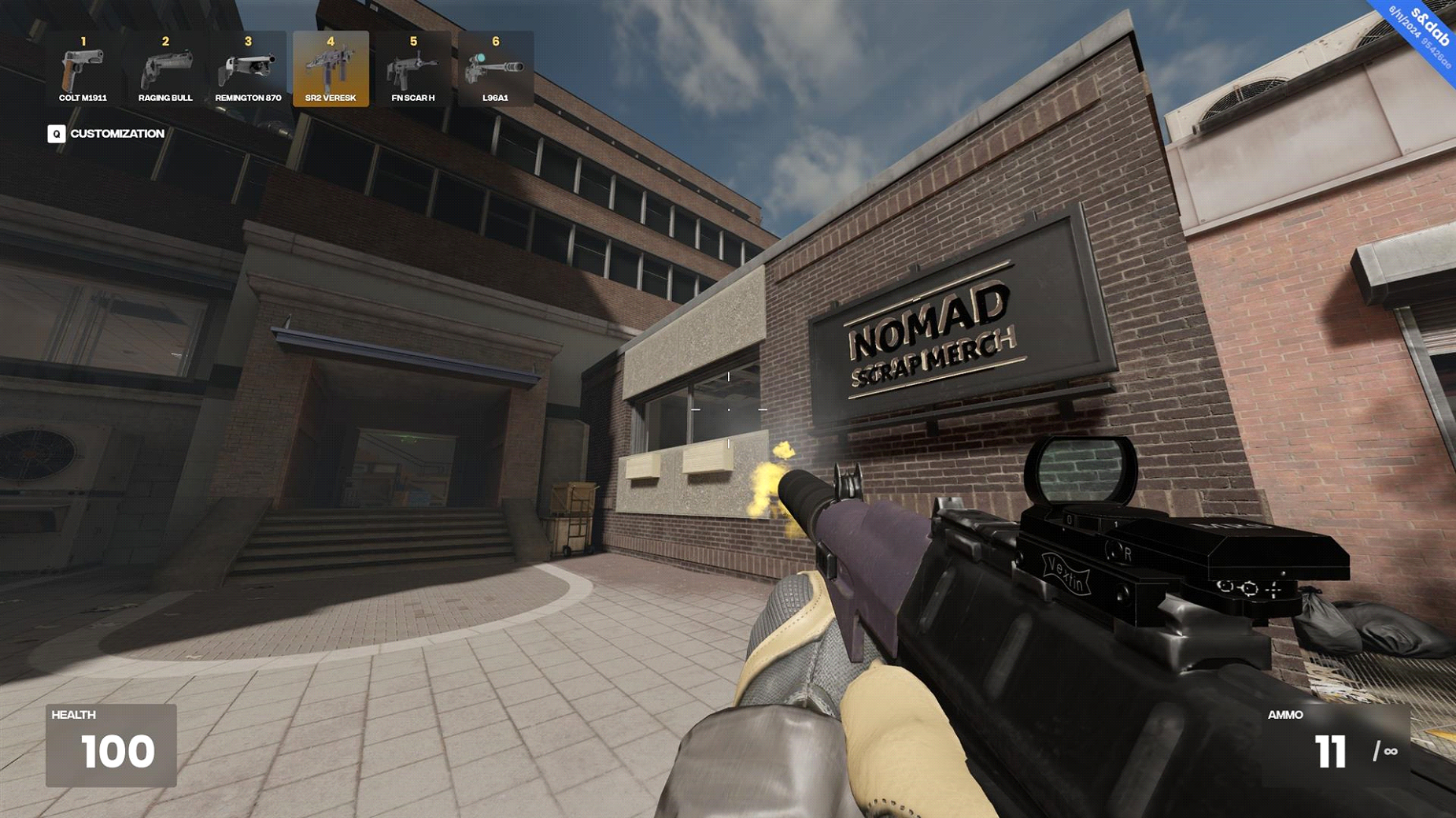Select the L96A1 sniper rifle slot
This screenshot has height=818, width=1456.
496,69
